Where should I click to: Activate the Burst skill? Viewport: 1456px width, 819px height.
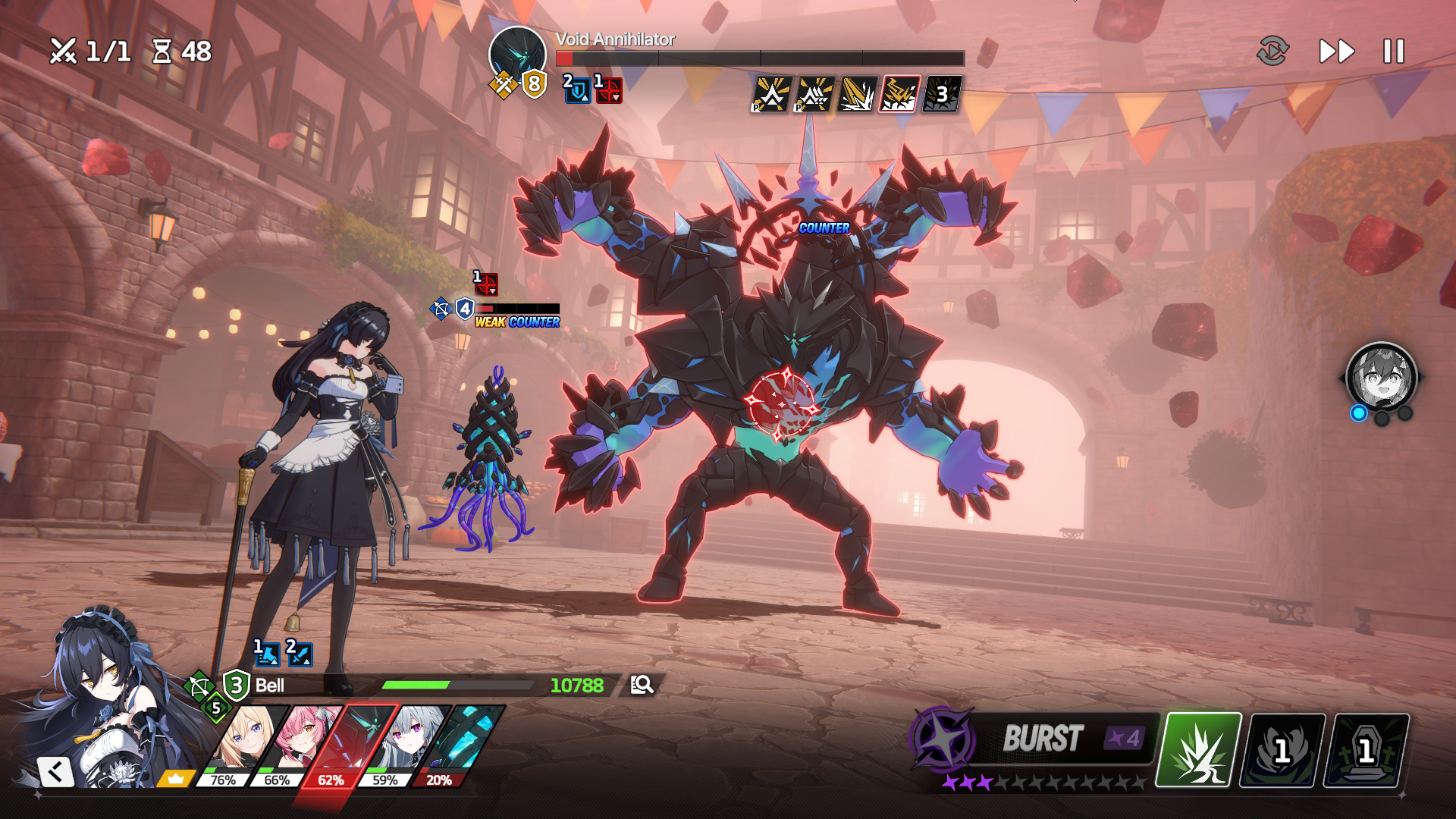(x=1043, y=738)
